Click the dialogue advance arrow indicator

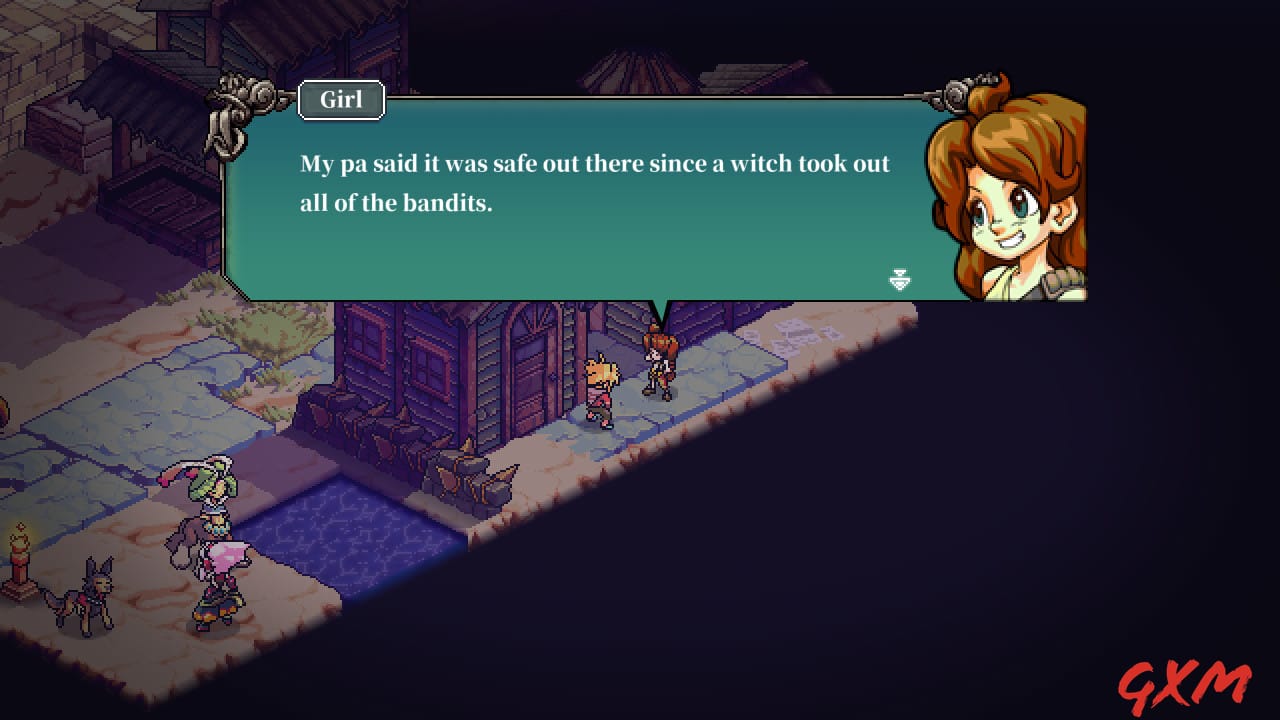[901, 278]
